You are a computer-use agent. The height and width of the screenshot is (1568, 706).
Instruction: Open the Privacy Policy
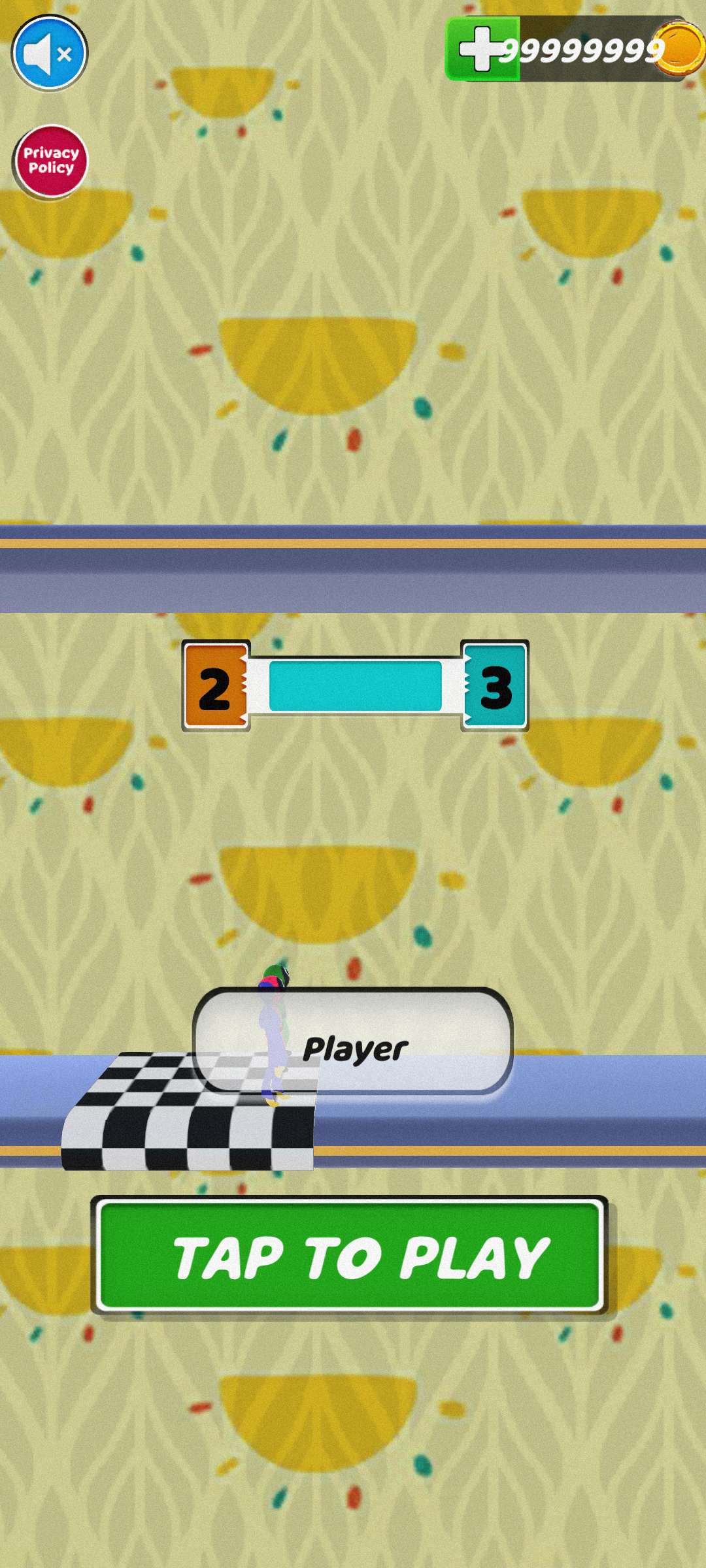click(50, 161)
